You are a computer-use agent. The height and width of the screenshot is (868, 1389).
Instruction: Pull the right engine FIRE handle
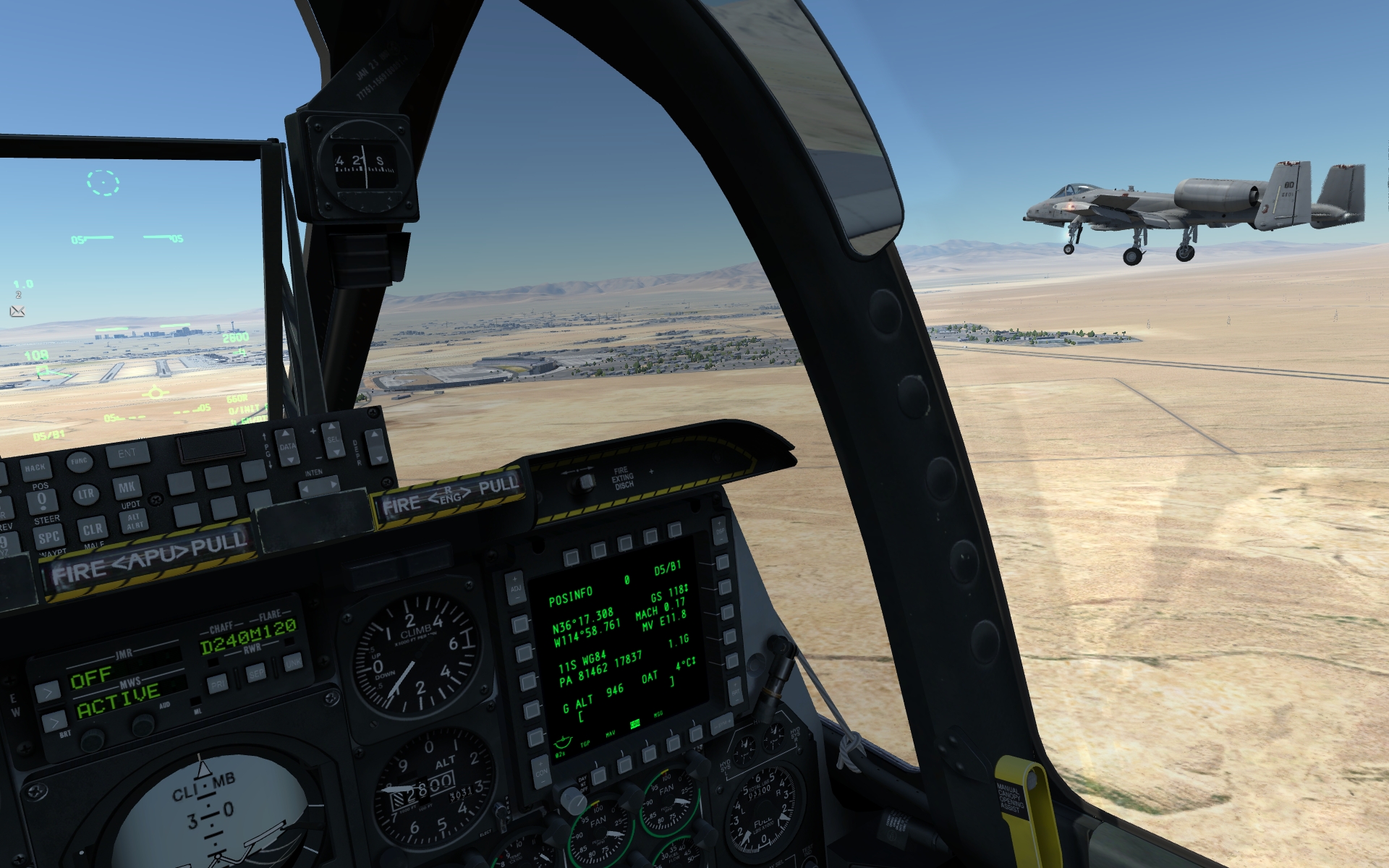[x=450, y=496]
